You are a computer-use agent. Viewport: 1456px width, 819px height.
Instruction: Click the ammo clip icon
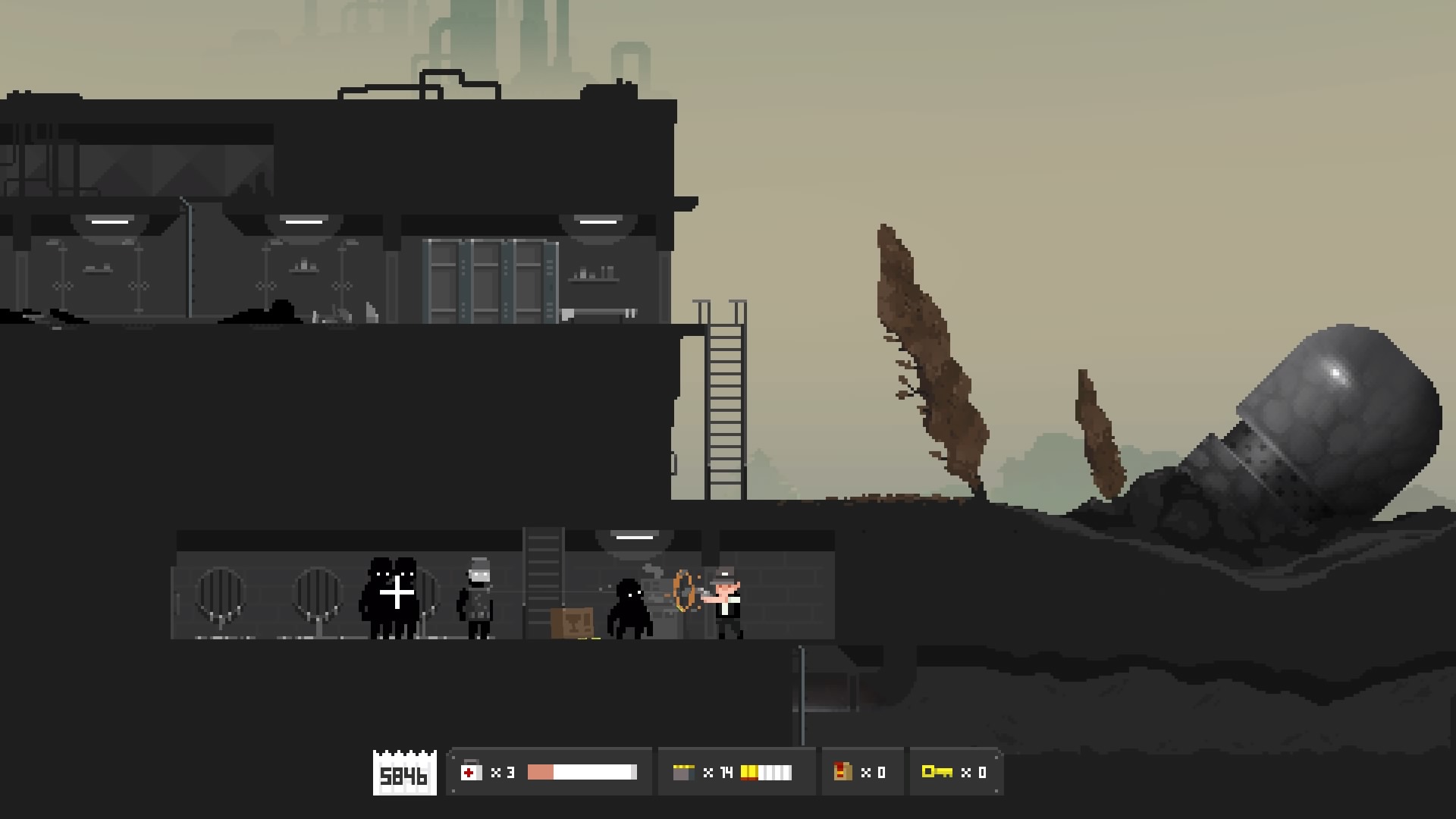(683, 772)
